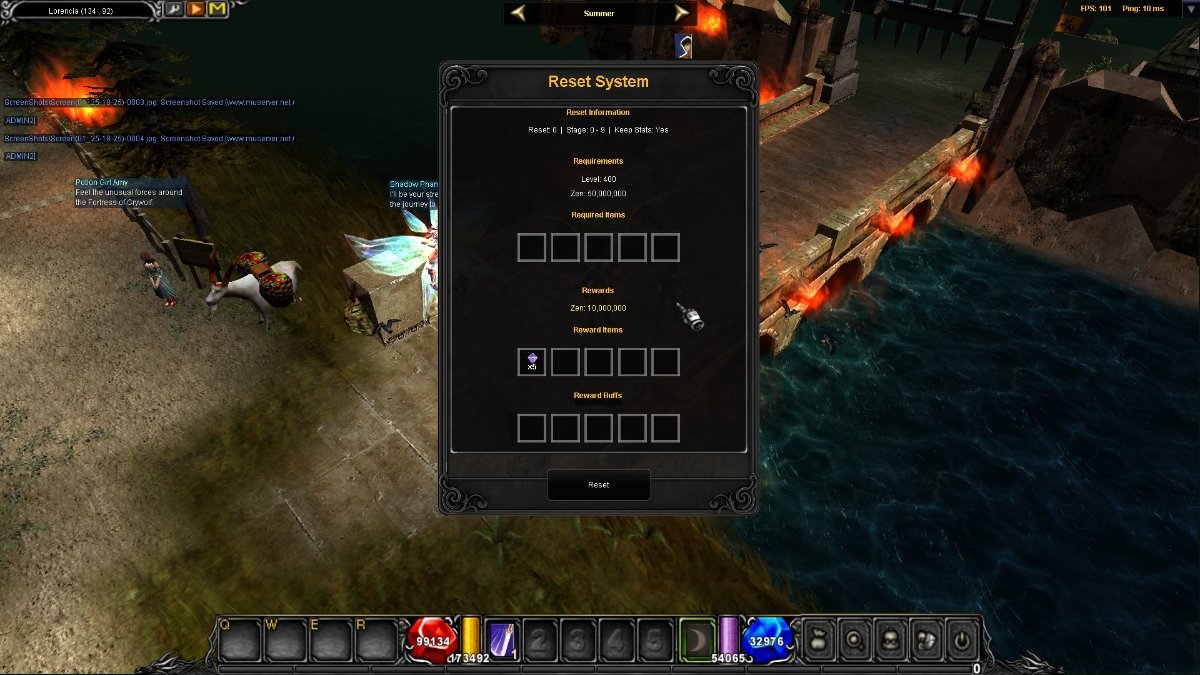Open the bag icon in the bottom bar
Image resolution: width=1200 pixels, height=675 pixels.
click(x=816, y=640)
